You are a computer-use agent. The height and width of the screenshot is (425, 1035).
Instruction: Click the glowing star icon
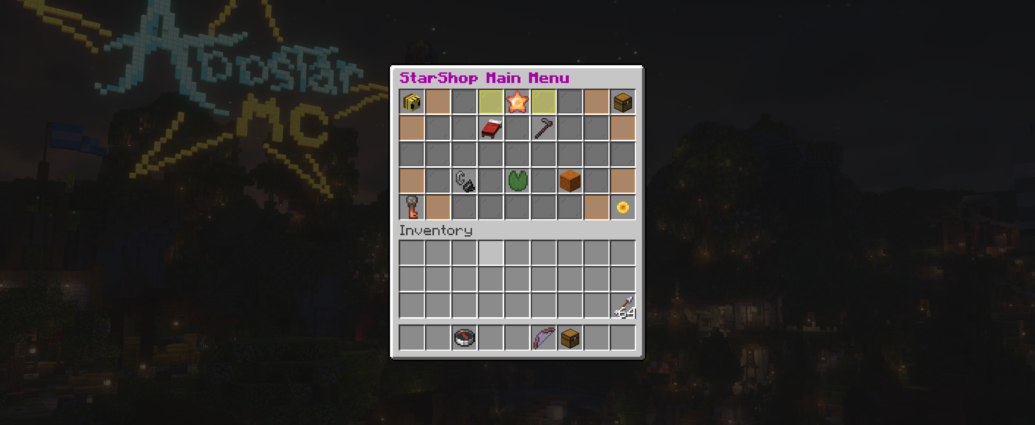[517, 101]
